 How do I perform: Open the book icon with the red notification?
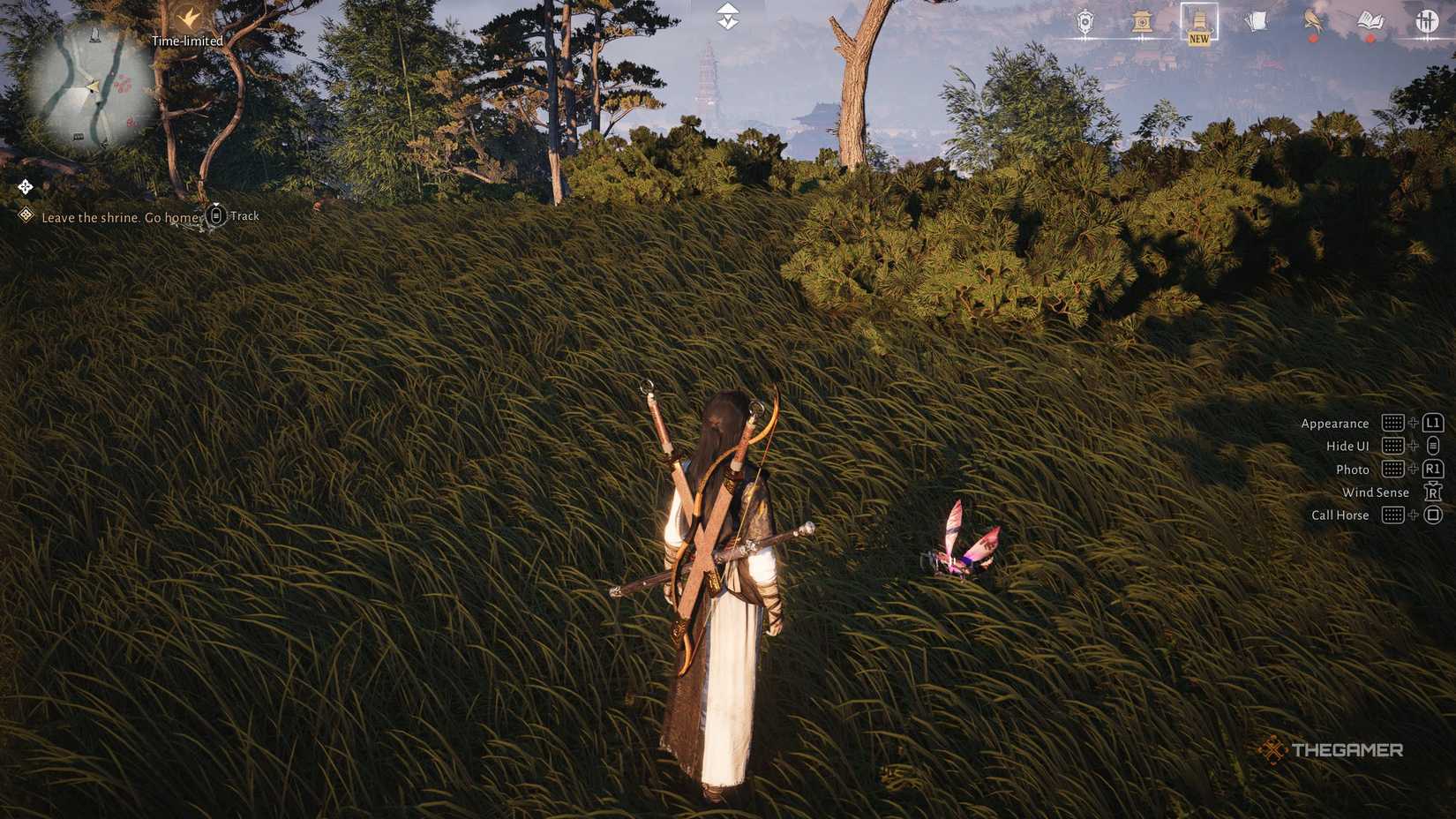1369,21
